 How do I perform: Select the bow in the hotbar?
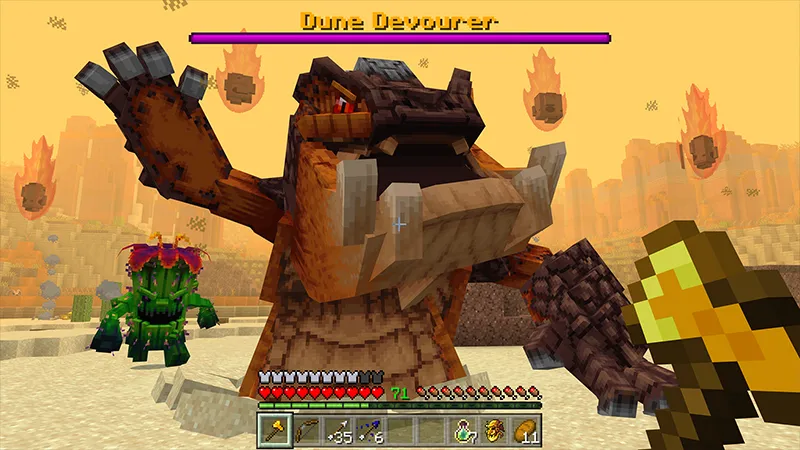point(305,430)
